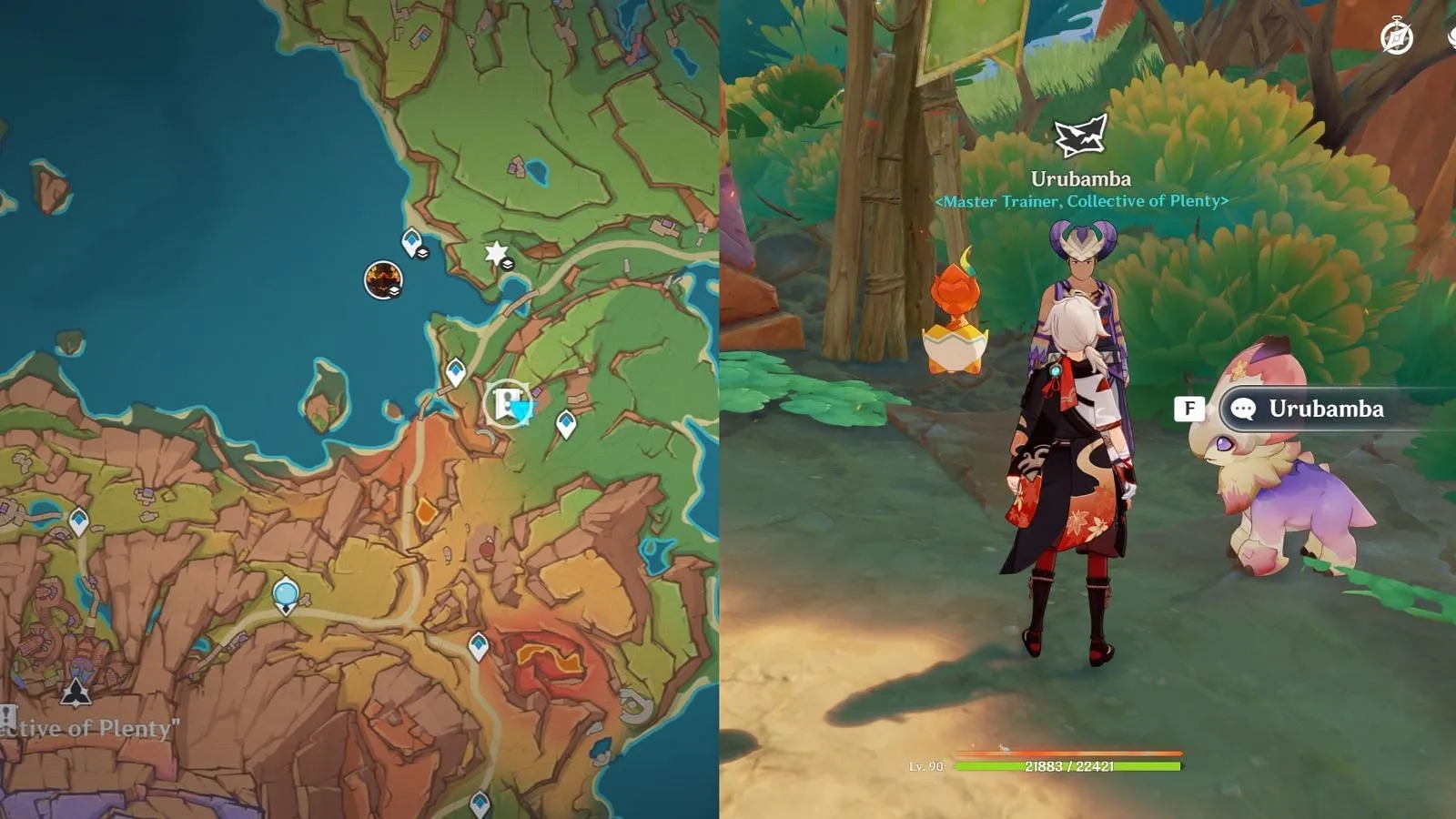Toggle the layer badge on the fiery boss marker
1456x819 pixels.
(393, 291)
